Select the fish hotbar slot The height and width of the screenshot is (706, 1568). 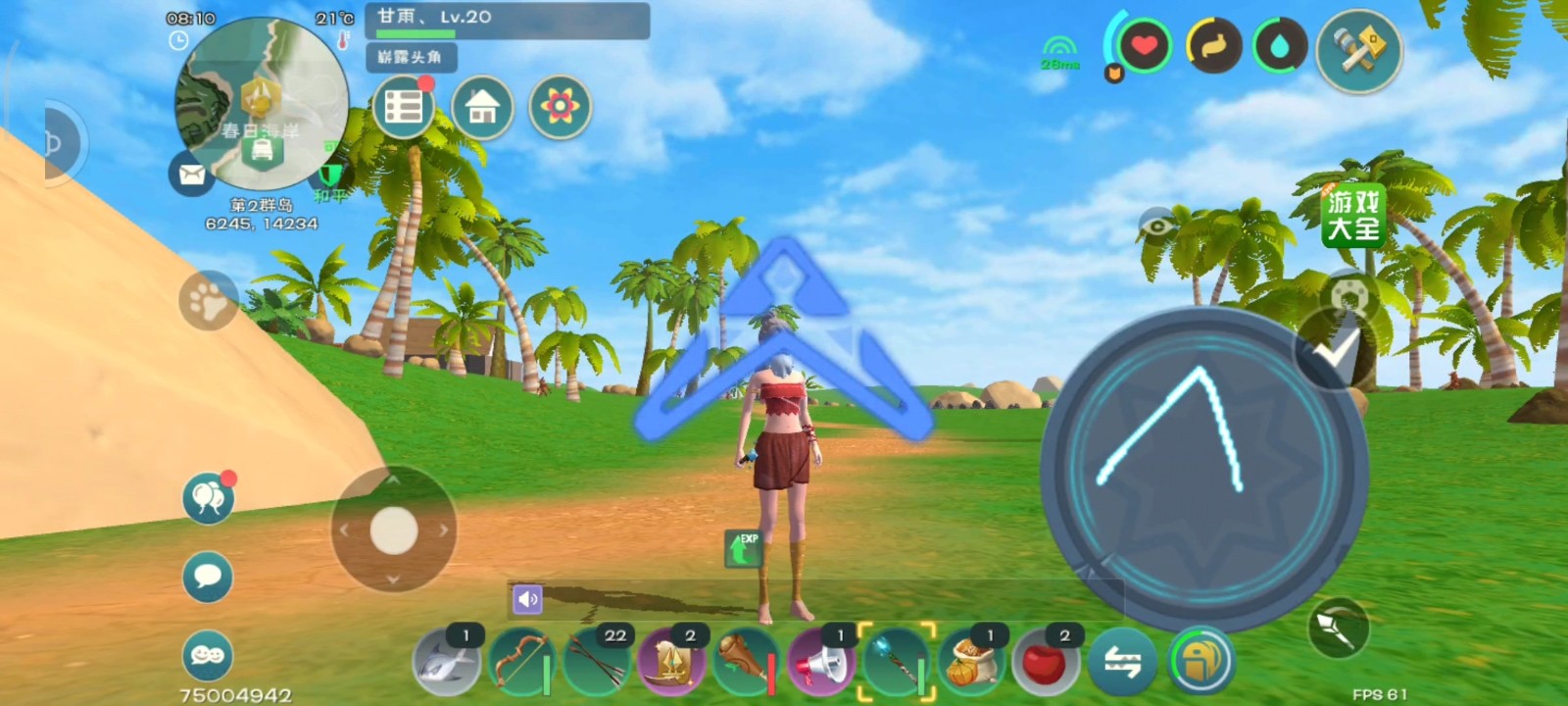[x=446, y=664]
